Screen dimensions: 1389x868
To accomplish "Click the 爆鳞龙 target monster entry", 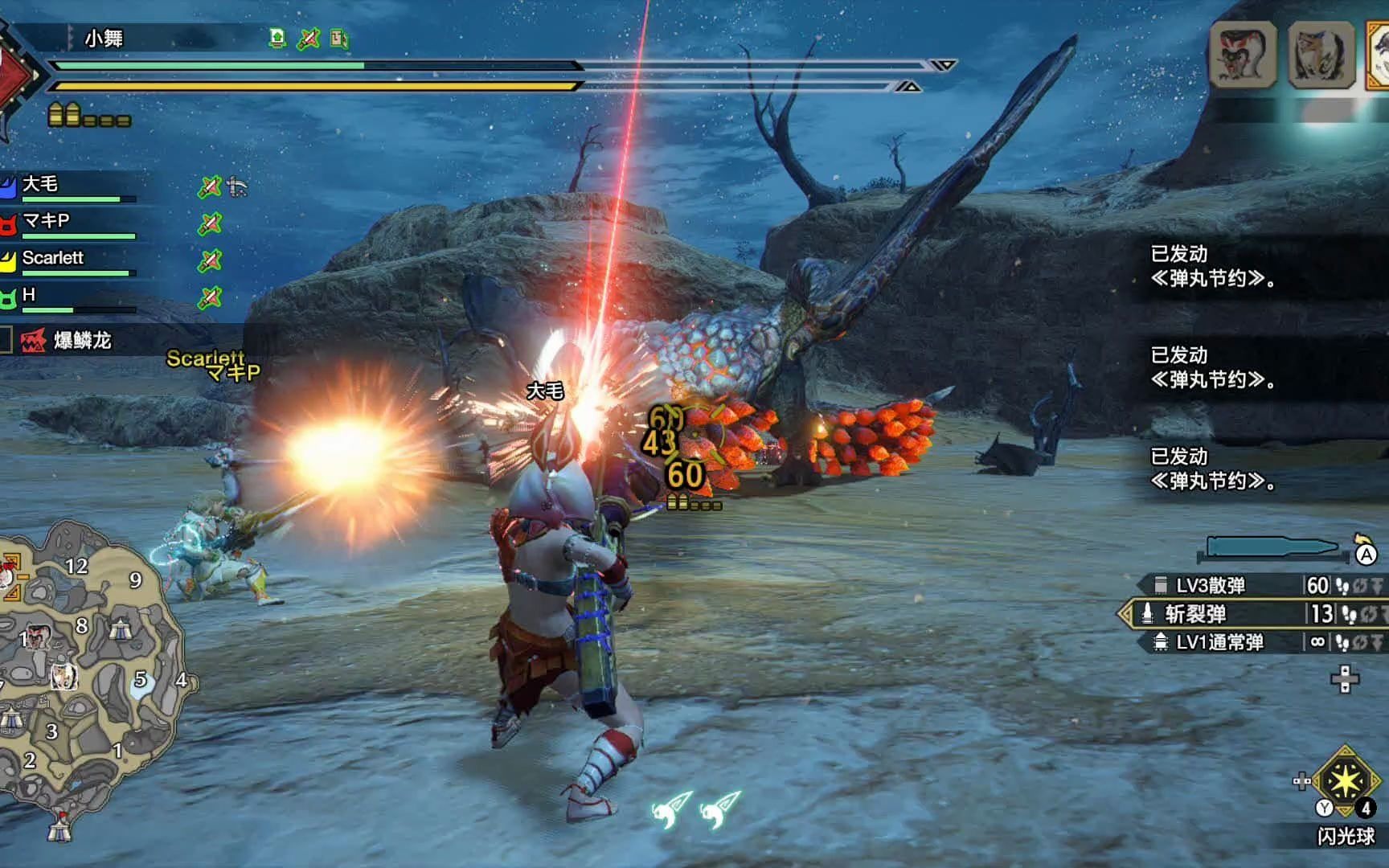I will (x=80, y=341).
